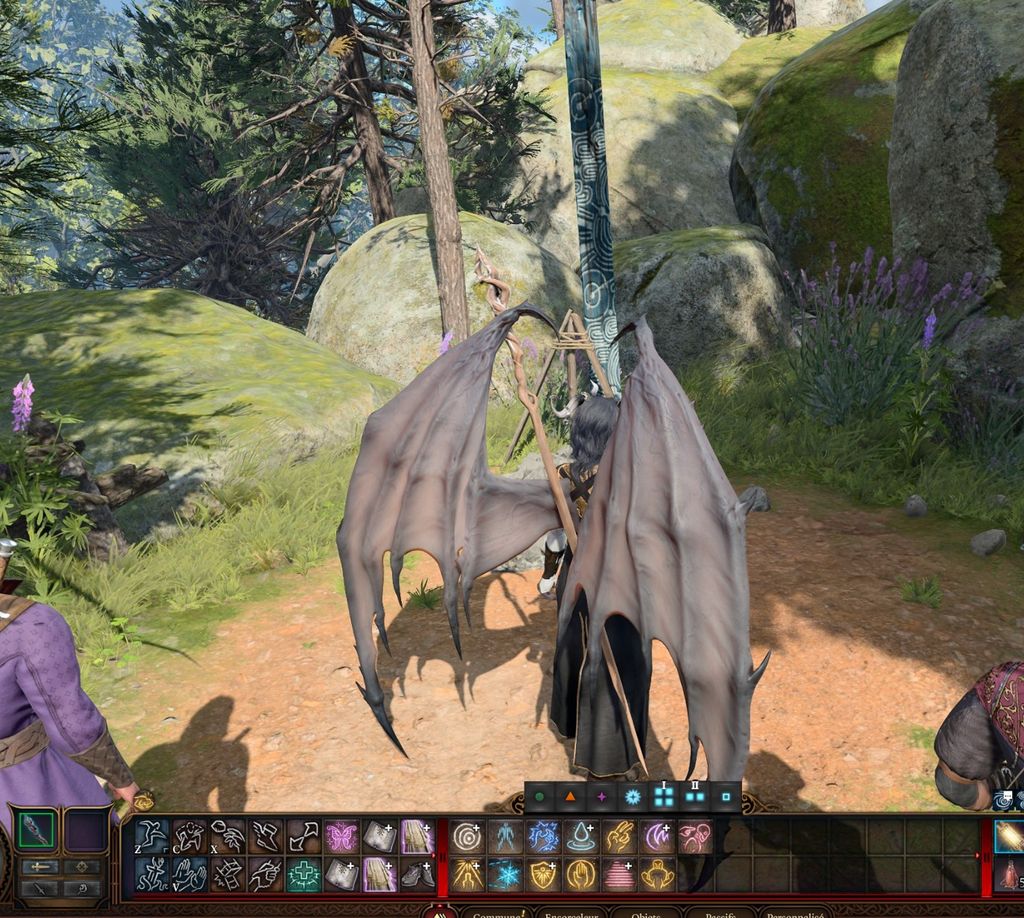Activate the red layered pyramid spell

coord(618,874)
